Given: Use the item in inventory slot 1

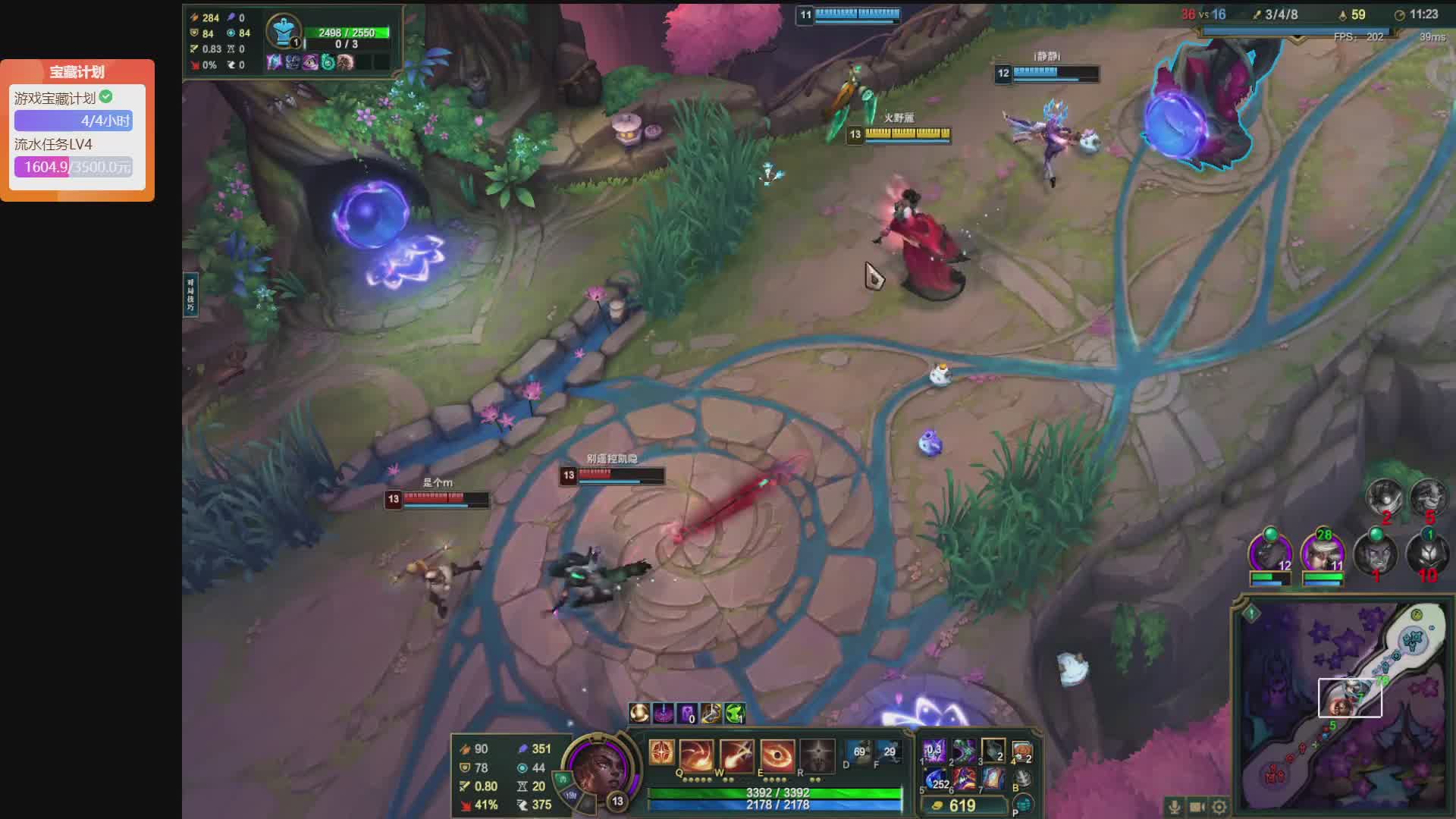Looking at the screenshot, I should (934, 752).
